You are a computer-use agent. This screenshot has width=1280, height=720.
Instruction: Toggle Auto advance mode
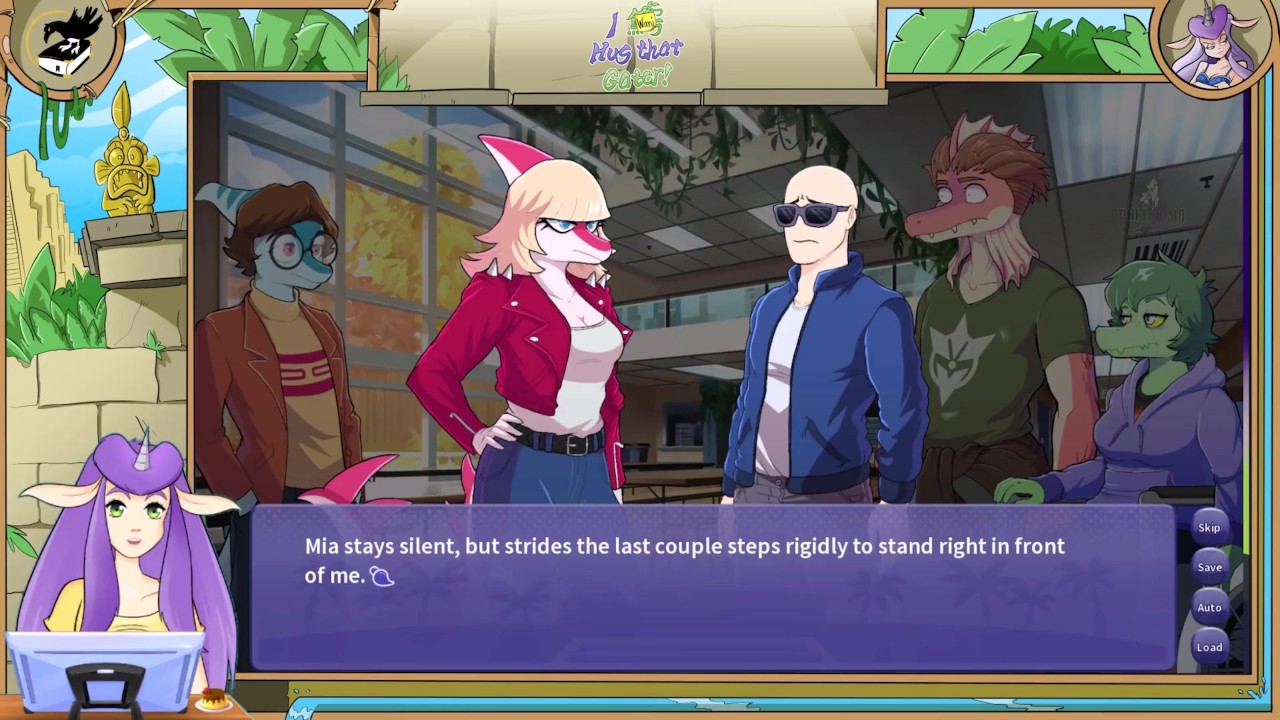pyautogui.click(x=1209, y=608)
